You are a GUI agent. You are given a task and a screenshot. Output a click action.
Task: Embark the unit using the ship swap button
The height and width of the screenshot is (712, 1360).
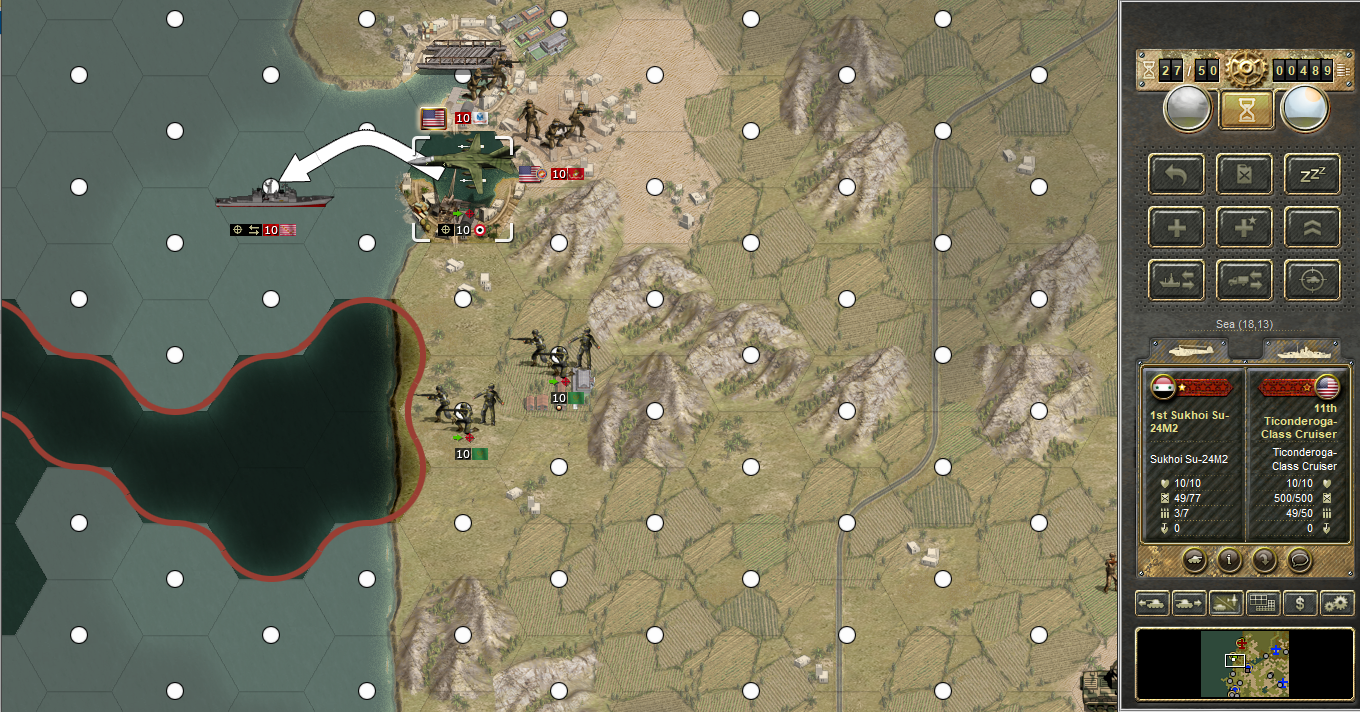click(x=1177, y=281)
